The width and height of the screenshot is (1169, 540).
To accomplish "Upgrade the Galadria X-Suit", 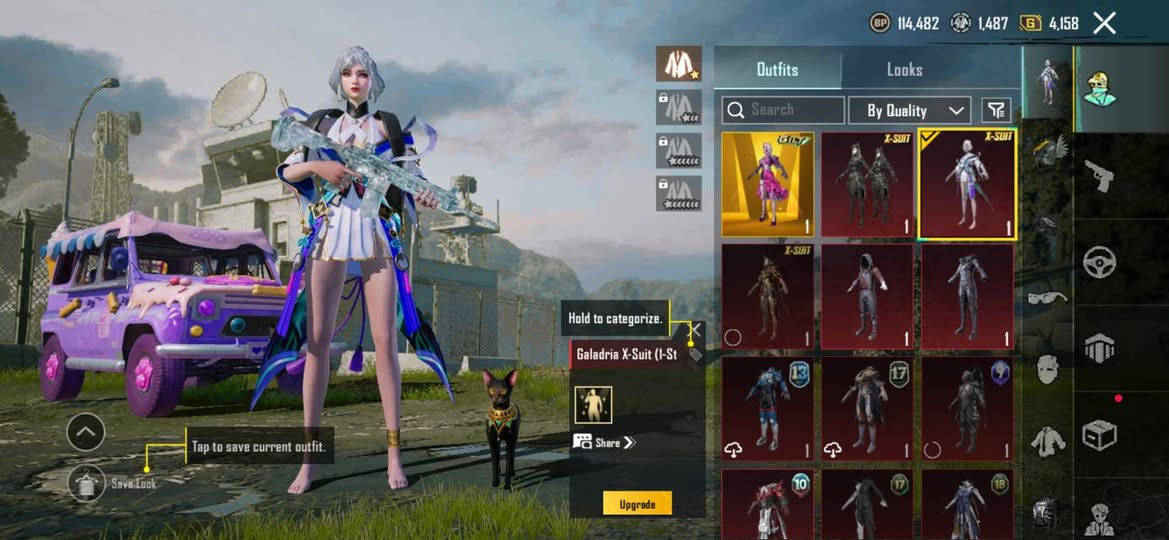I will click(637, 504).
